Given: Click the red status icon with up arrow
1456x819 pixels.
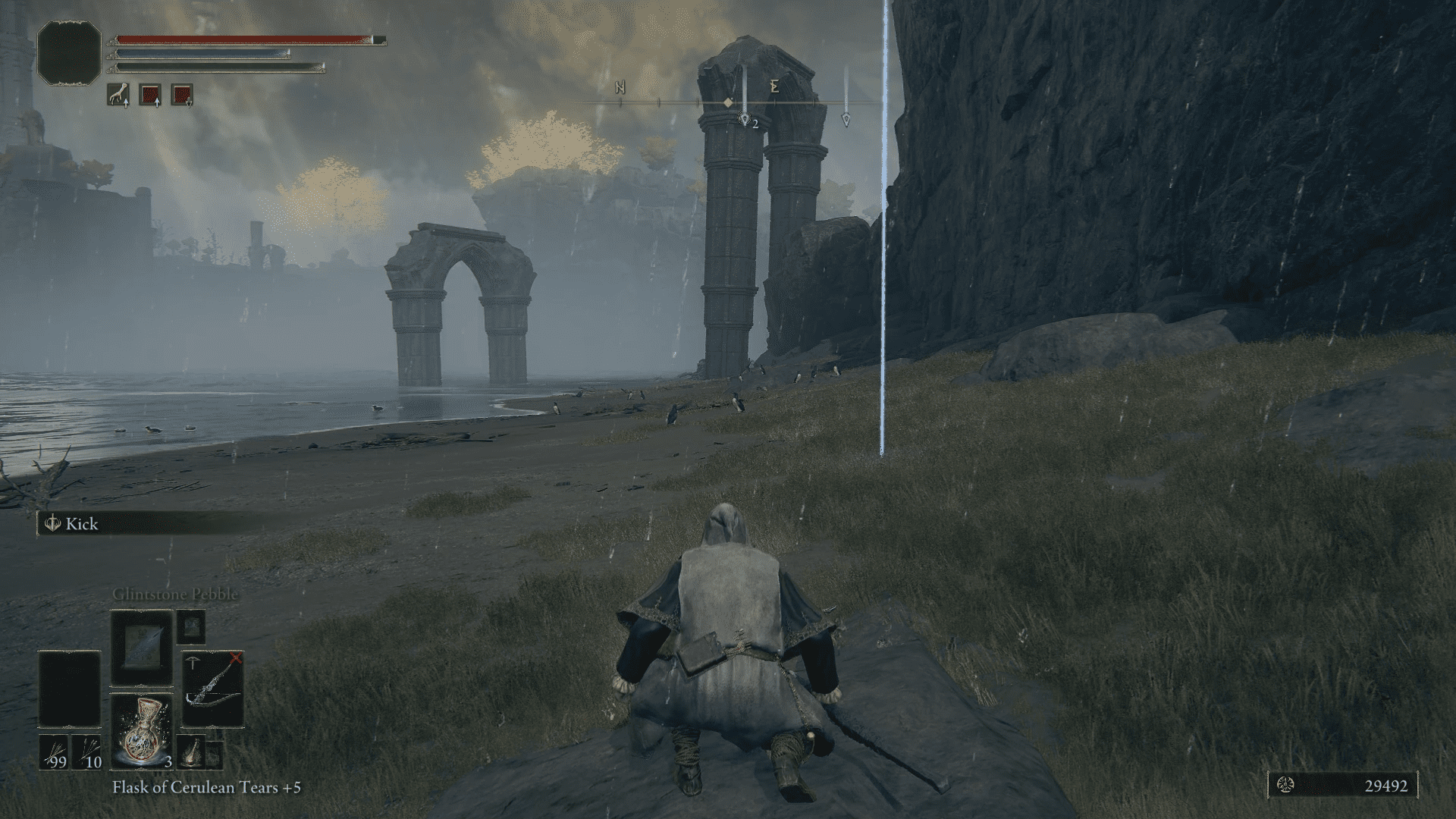Looking at the screenshot, I should [x=149, y=95].
